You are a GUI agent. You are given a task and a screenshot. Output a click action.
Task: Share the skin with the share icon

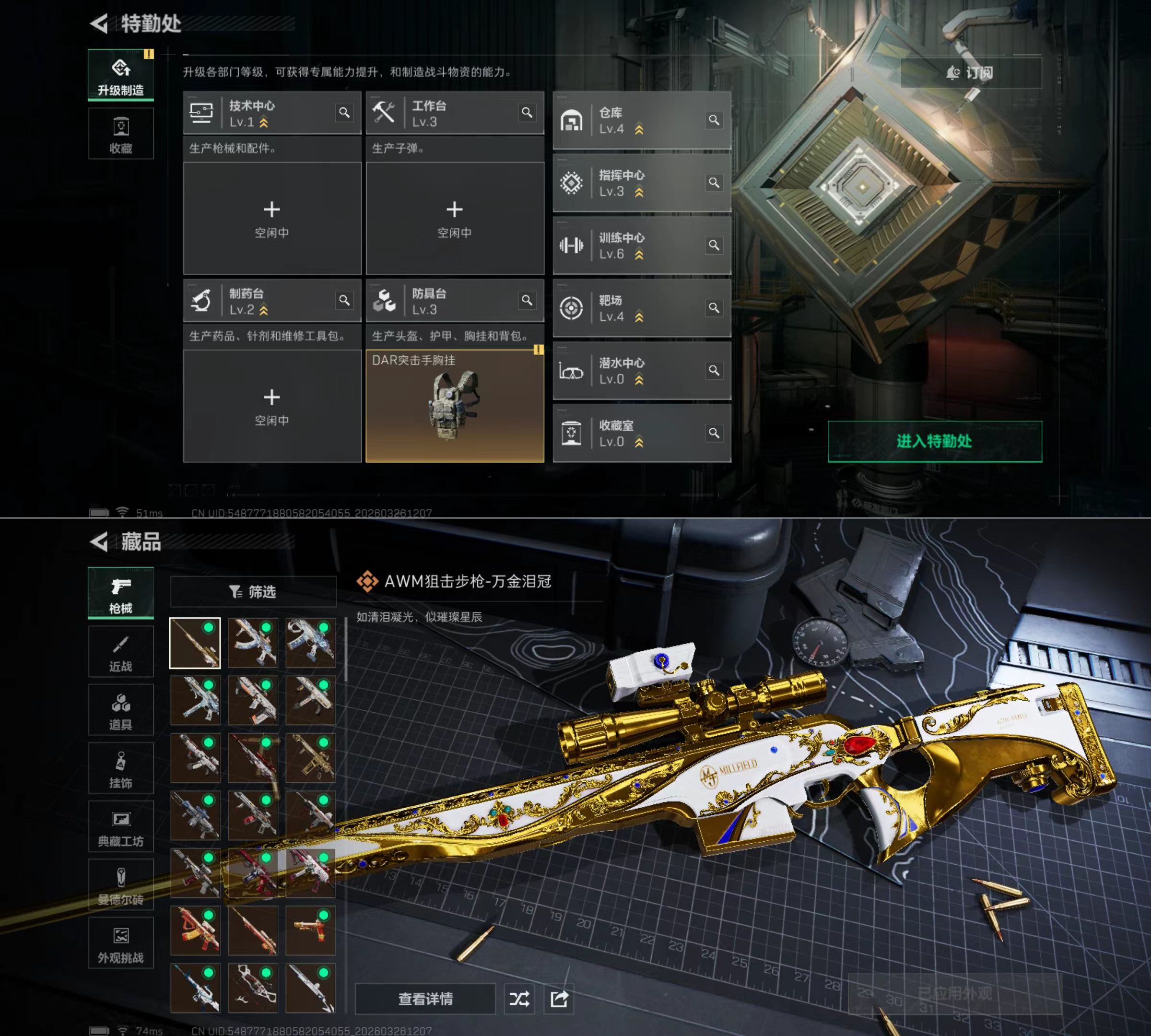pos(559,999)
